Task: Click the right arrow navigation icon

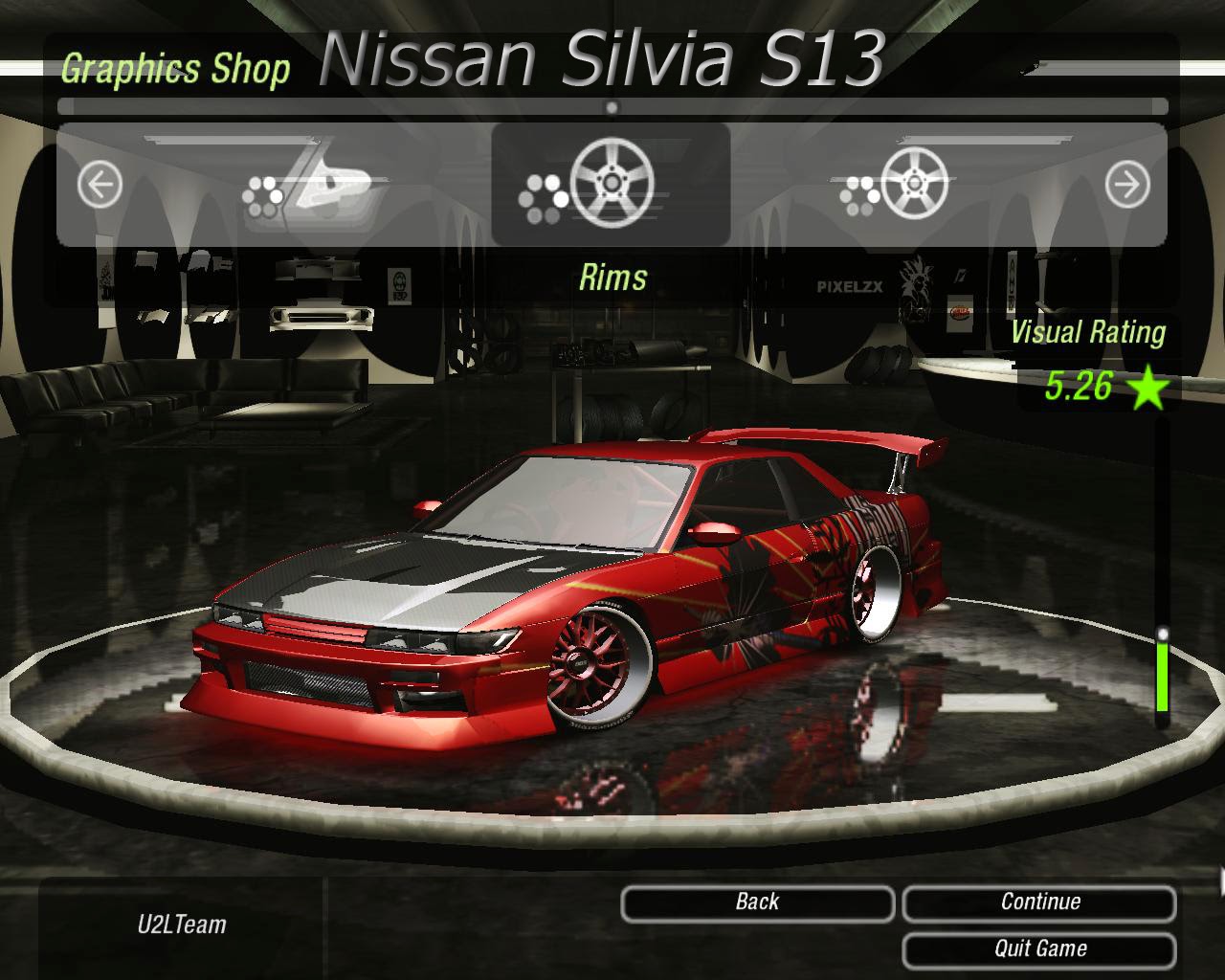Action: coord(1125,184)
